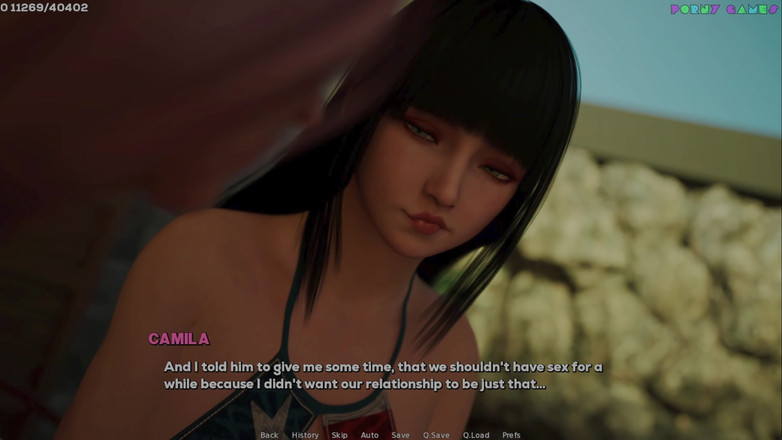Open the dialogue History log
Image resolution: width=782 pixels, height=440 pixels.
pyautogui.click(x=305, y=435)
